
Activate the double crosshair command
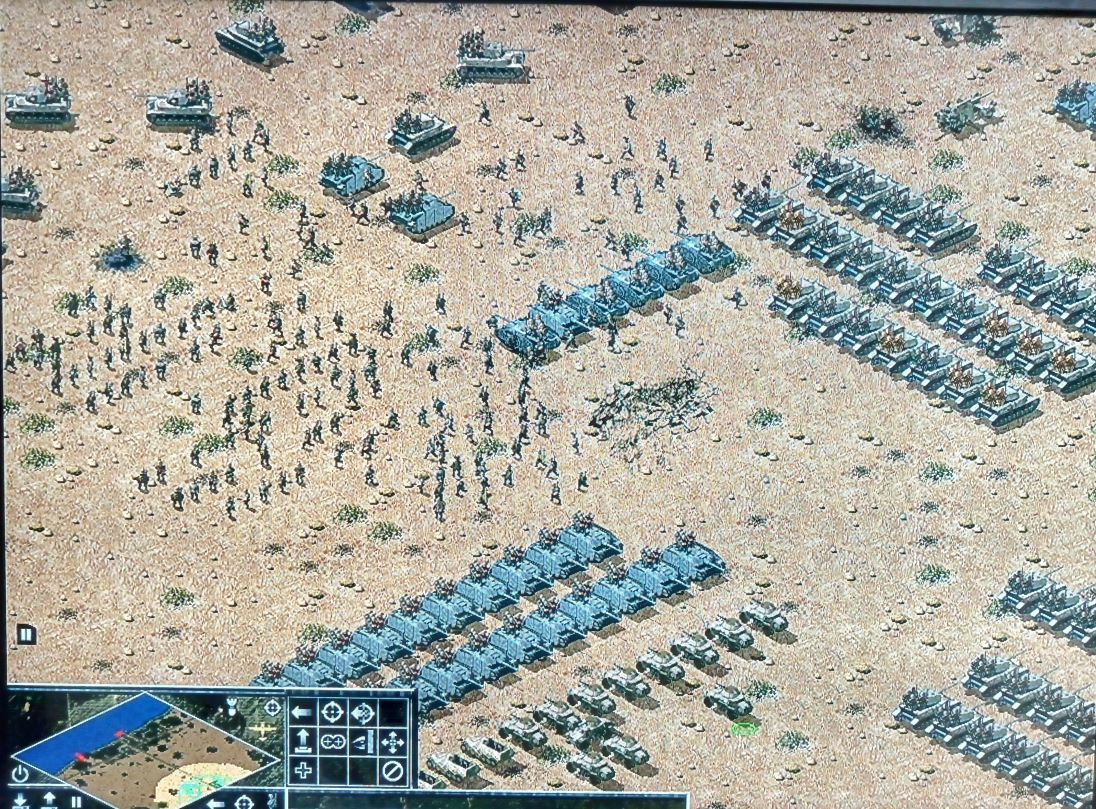[x=332, y=742]
